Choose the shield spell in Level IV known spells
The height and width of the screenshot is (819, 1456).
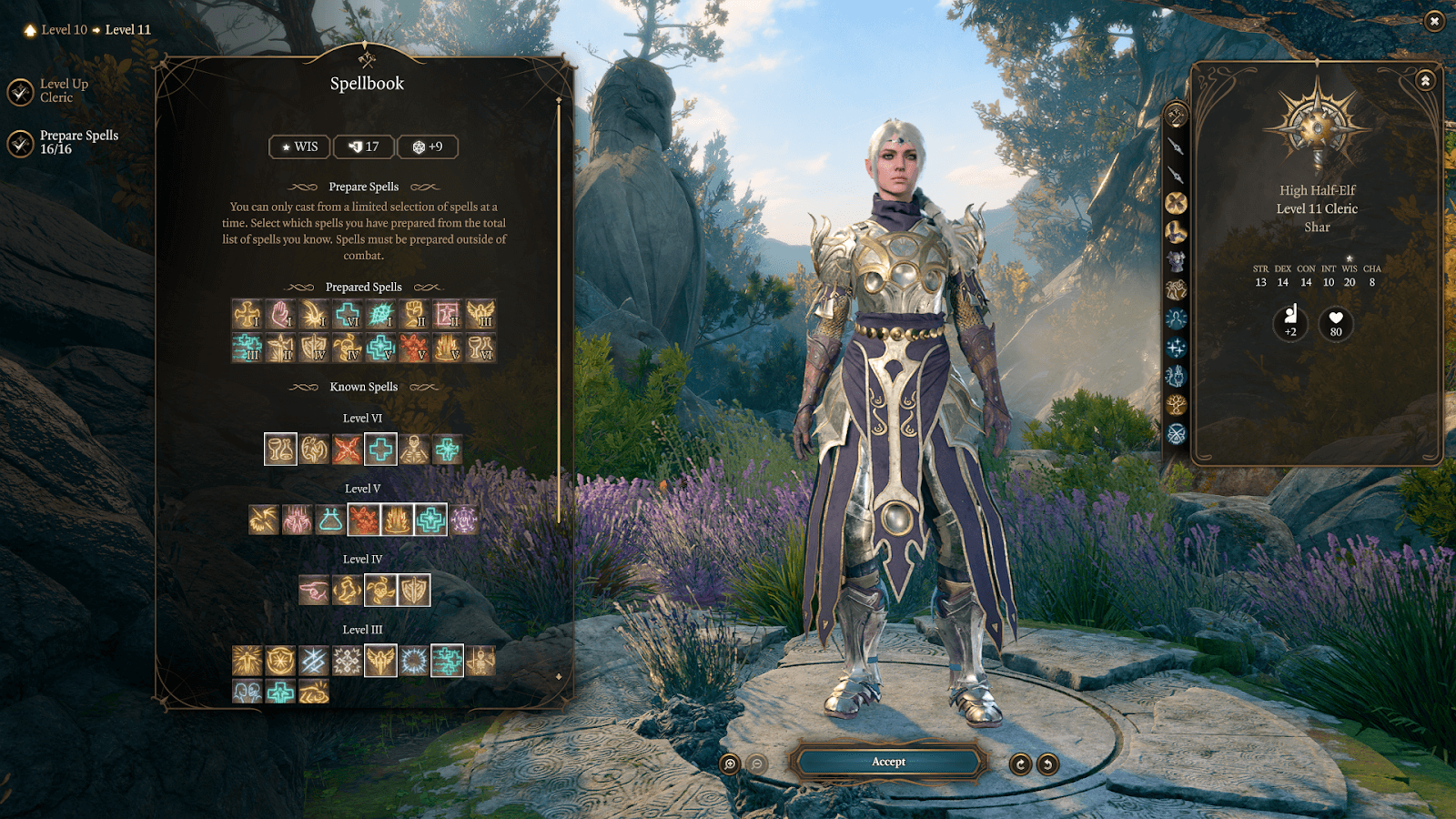coord(414,591)
